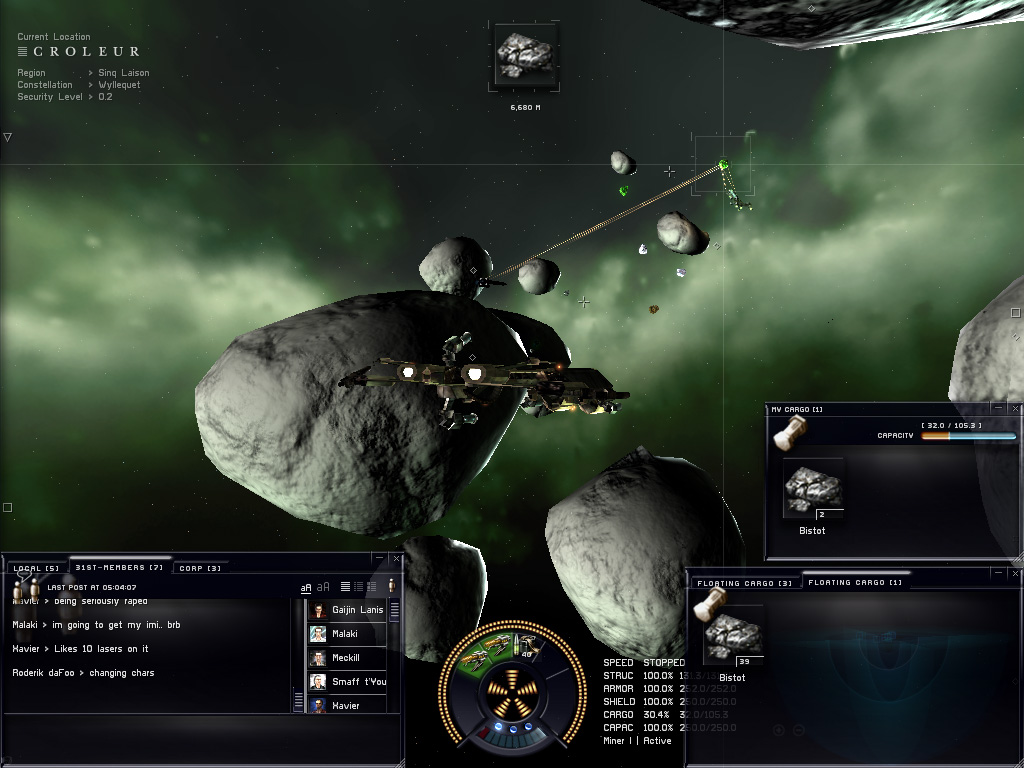This screenshot has height=768, width=1024.
Task: Select the Bistot ore in My Cargo
Action: (x=812, y=490)
